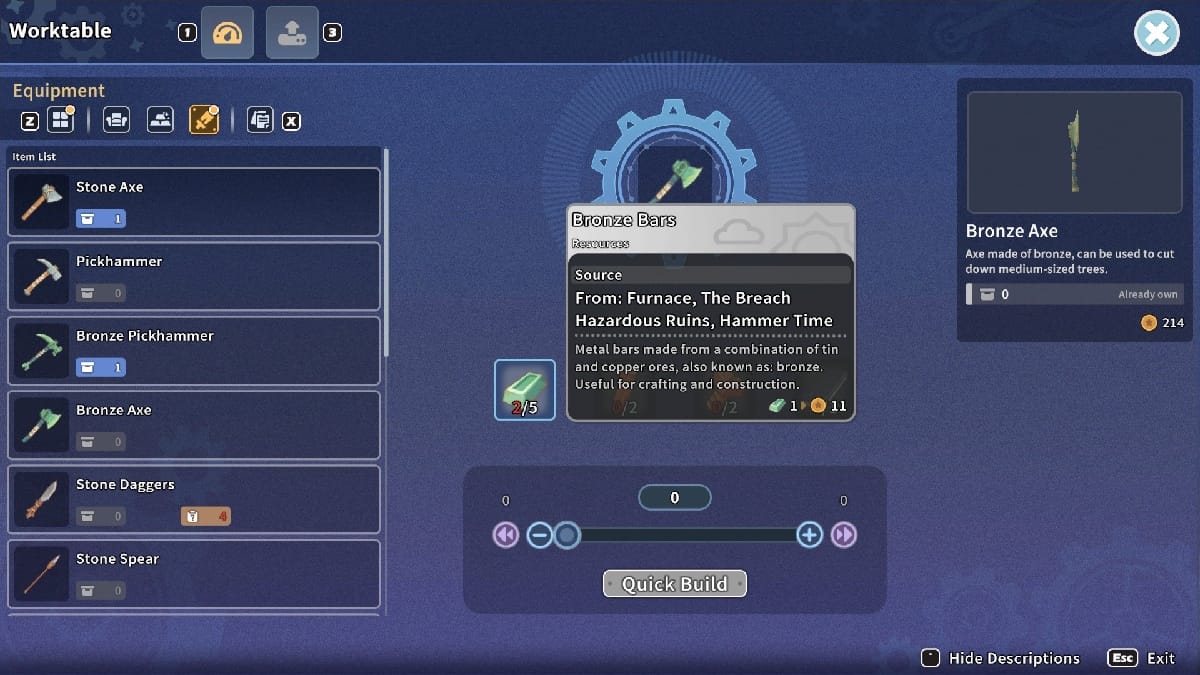
Task: Click the Bronze Bars ingredient slot
Action: [525, 390]
